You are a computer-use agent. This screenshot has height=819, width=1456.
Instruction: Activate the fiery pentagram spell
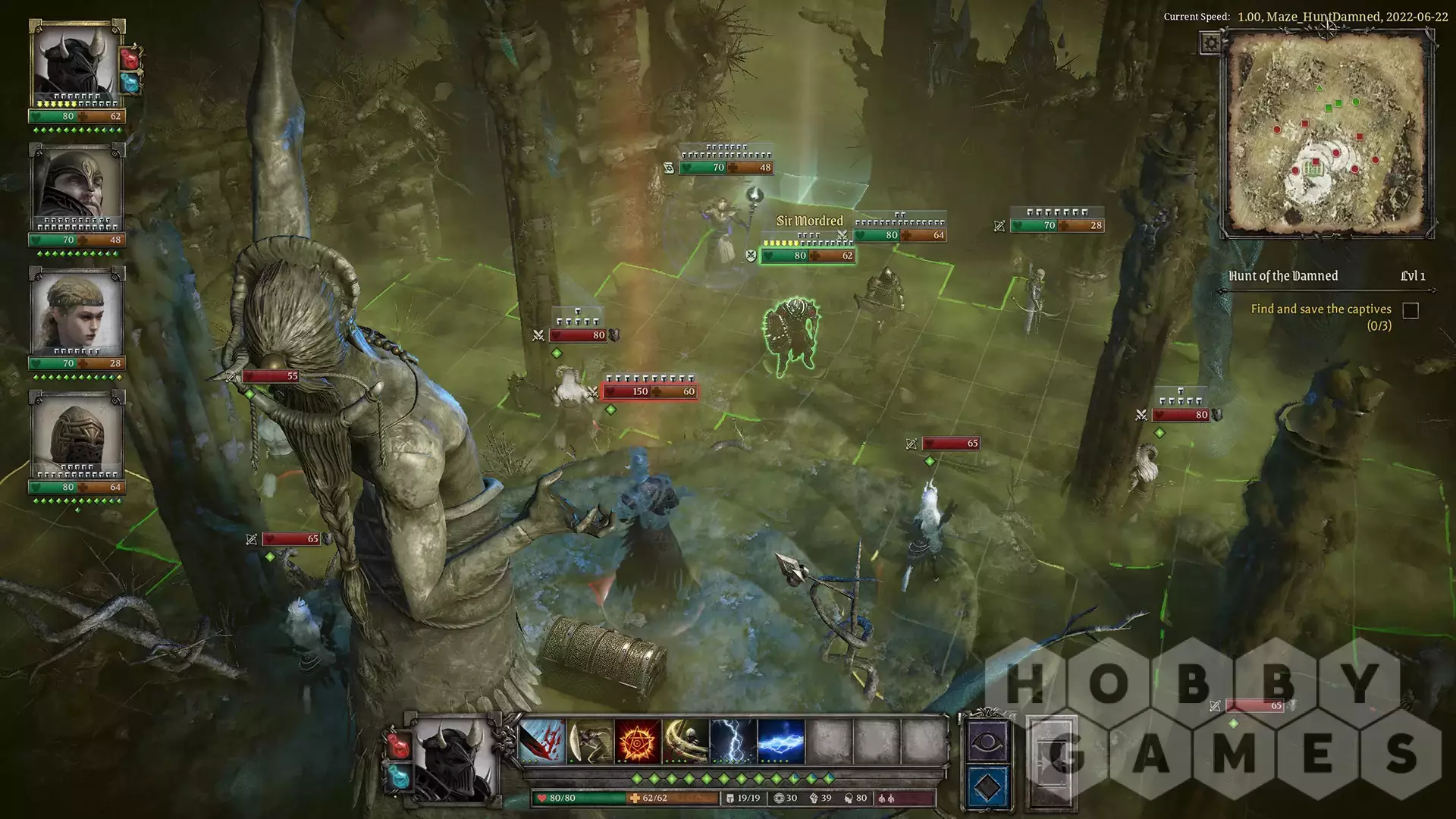(638, 741)
